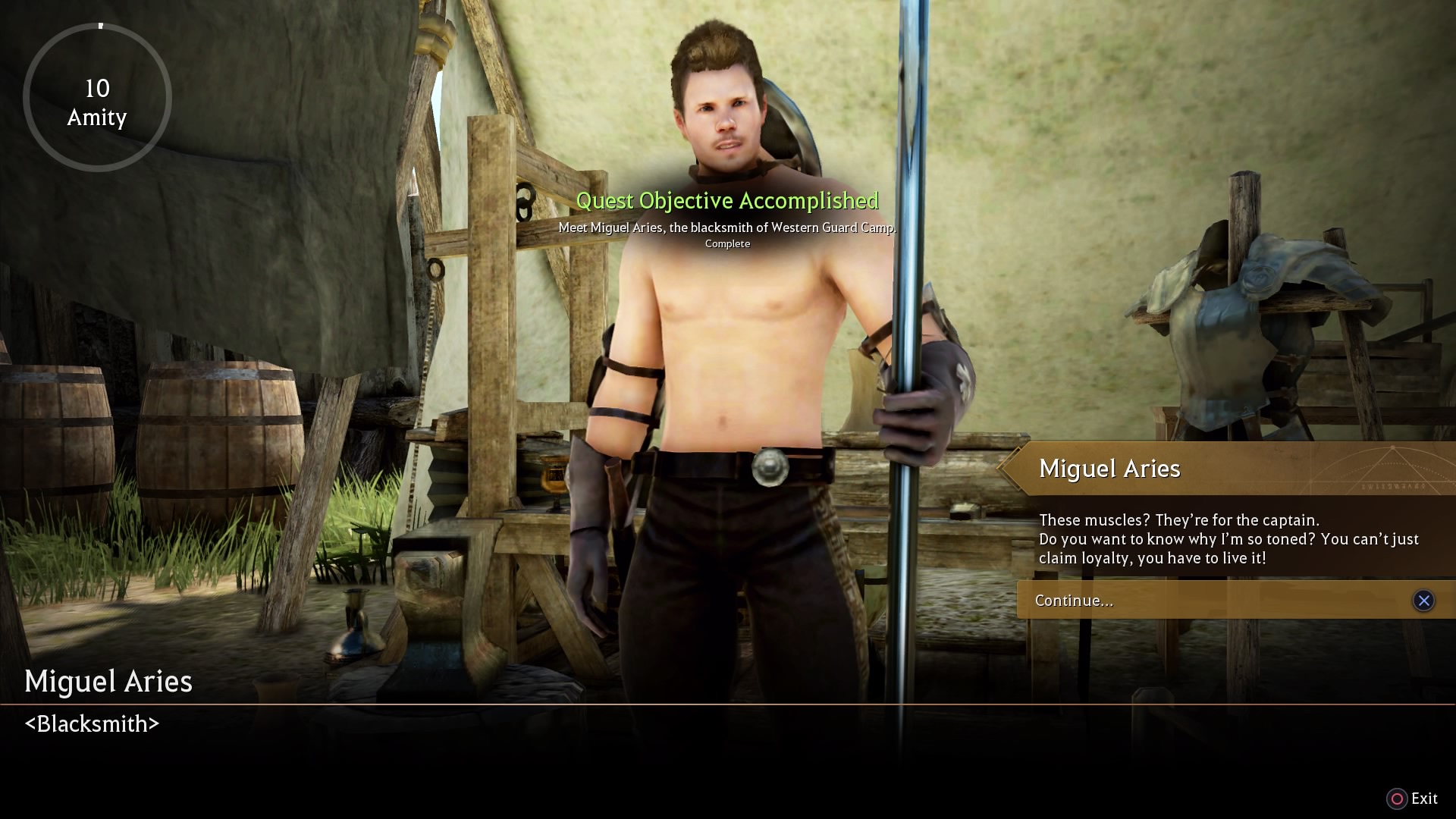The height and width of the screenshot is (819, 1456).
Task: Expand the Continue... dialogue option
Action: pyautogui.click(x=1074, y=600)
